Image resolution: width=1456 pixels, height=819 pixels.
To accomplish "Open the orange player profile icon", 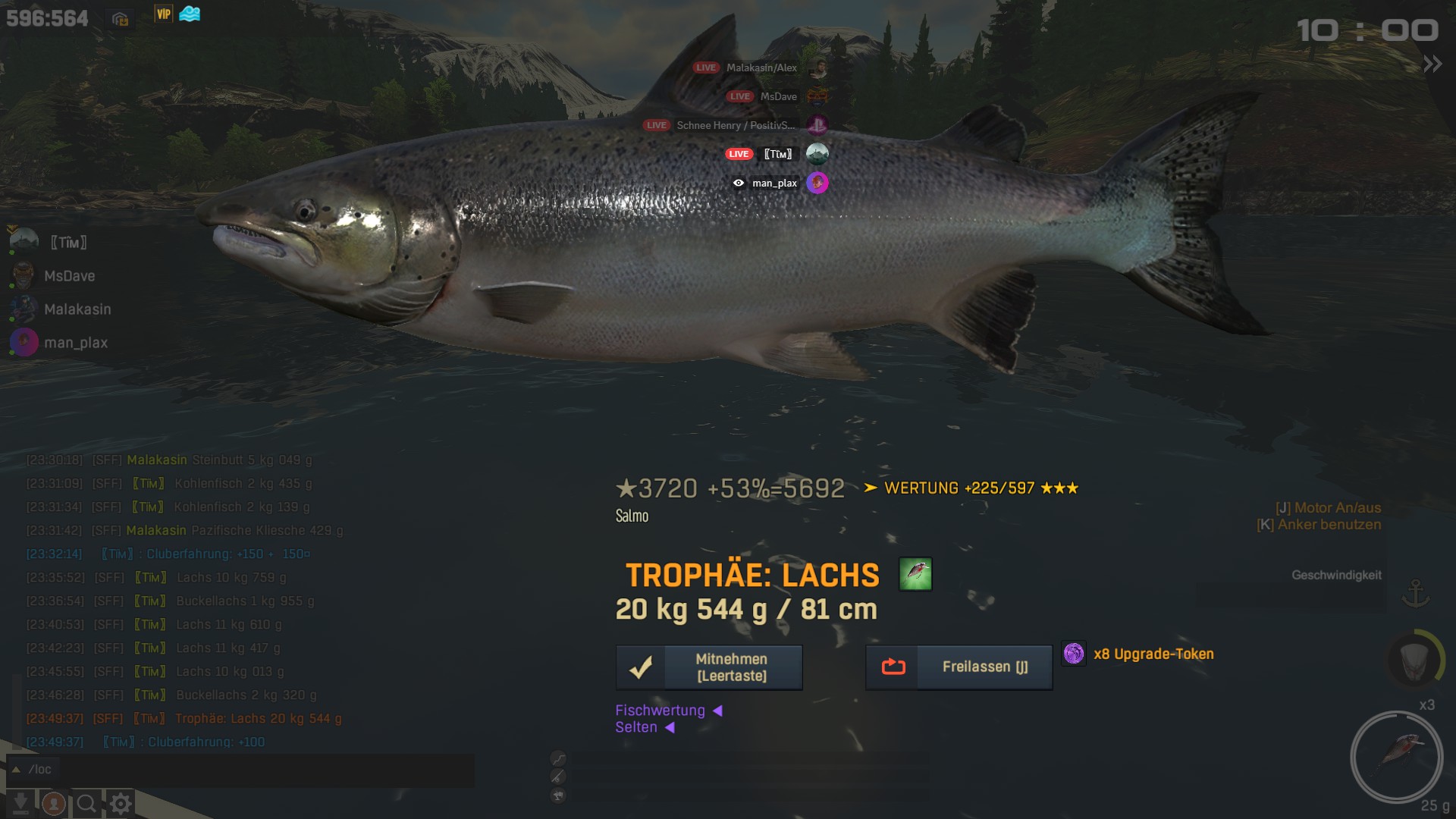I will [x=53, y=803].
